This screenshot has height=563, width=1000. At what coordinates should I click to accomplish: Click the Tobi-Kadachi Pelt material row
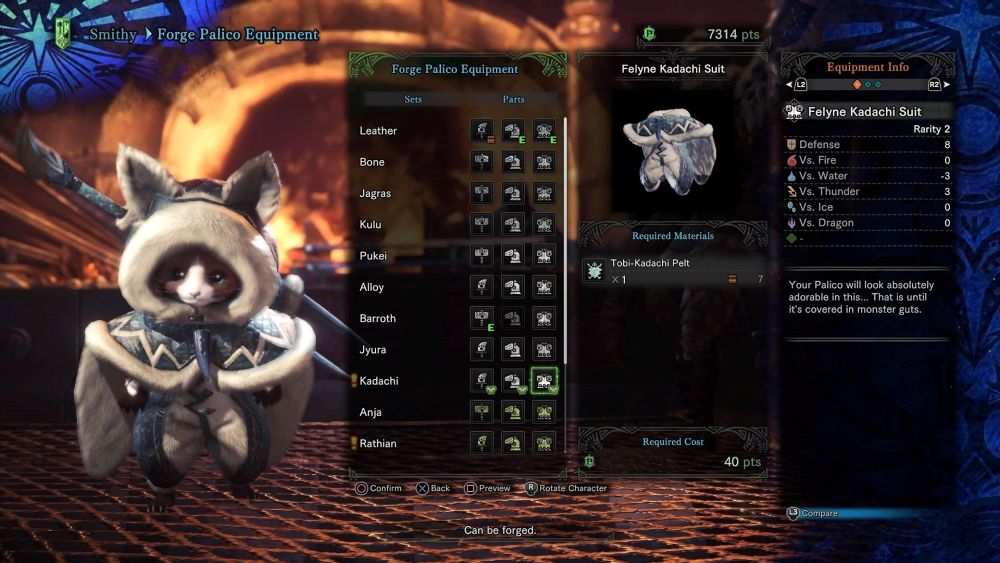[673, 270]
